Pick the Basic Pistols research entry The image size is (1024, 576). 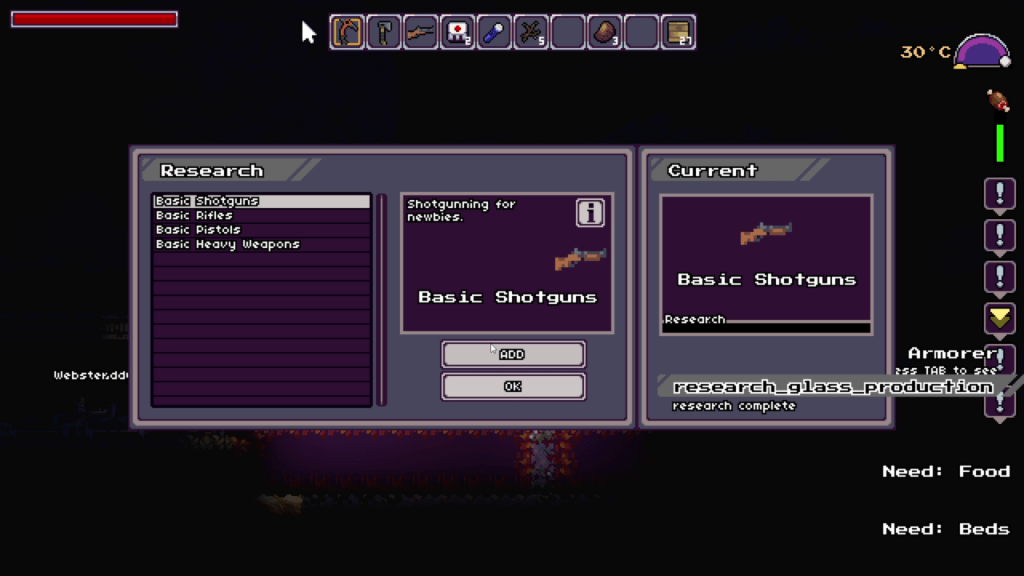pos(260,229)
